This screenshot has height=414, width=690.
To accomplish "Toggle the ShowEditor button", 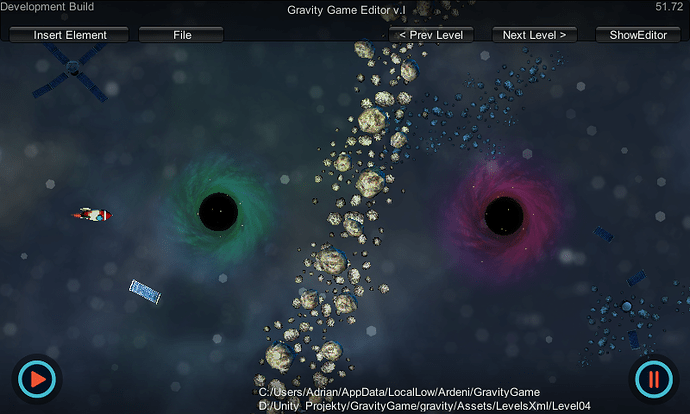I will pos(630,35).
